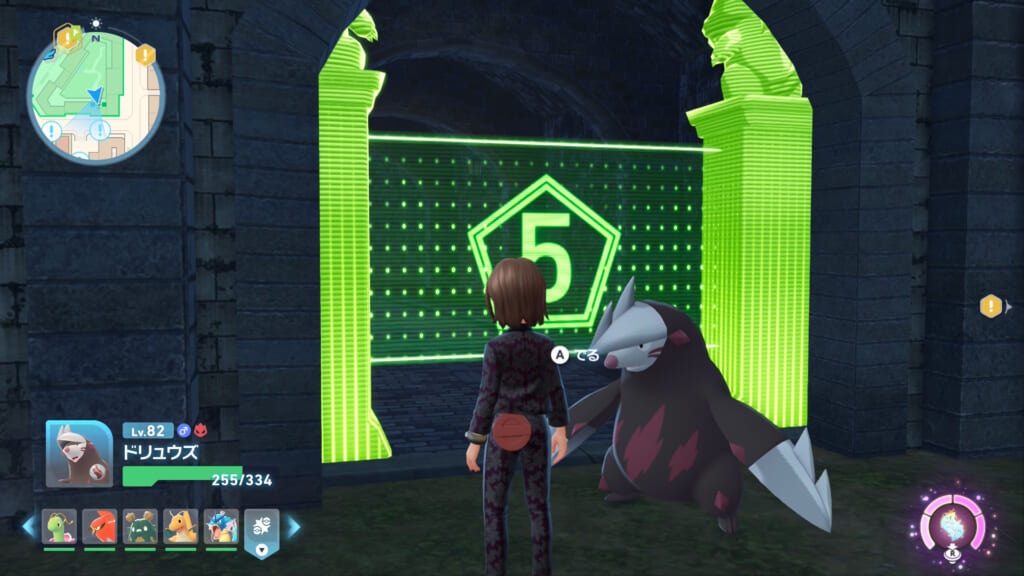Screen dimensions: 1024x576
Task: Click the yellow offscreen quest marker at right edge
Action: point(991,307)
